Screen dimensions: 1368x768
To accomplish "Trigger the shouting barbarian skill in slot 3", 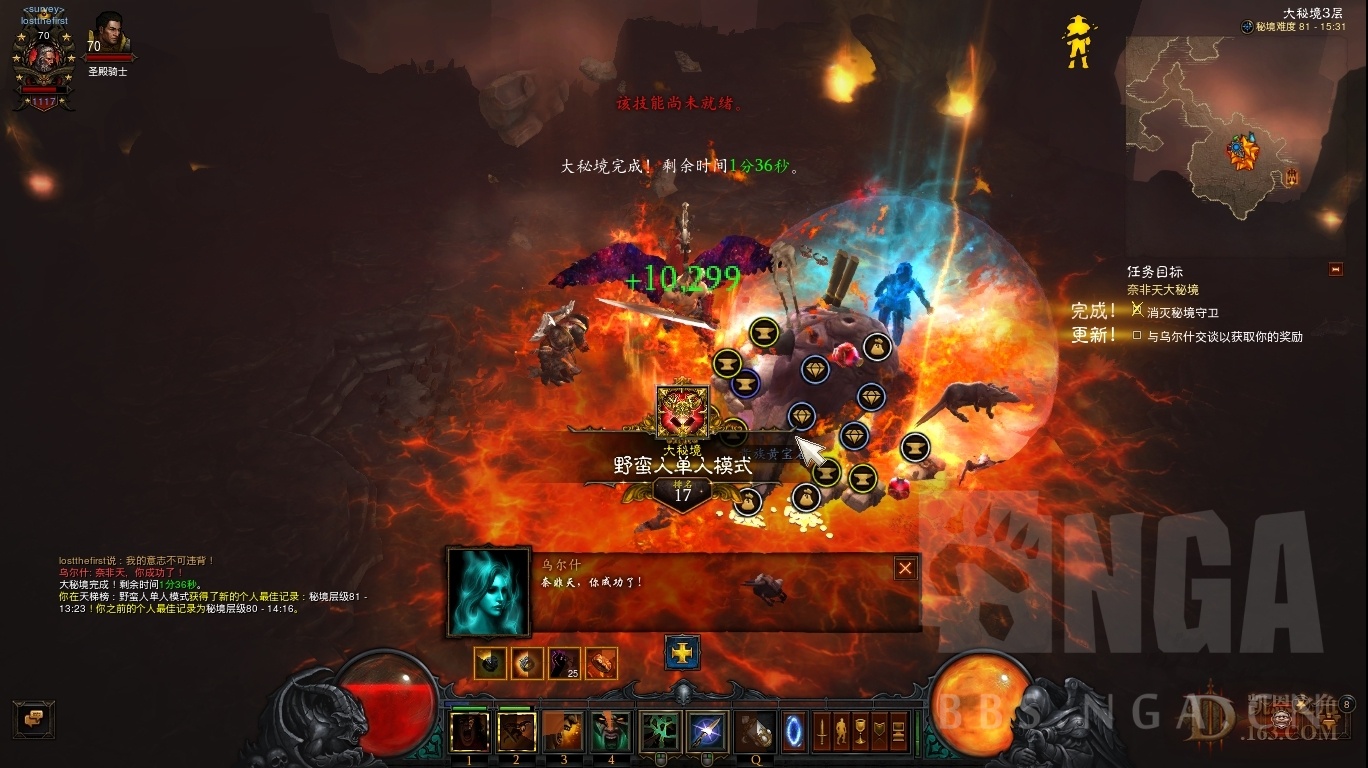I will click(x=563, y=731).
